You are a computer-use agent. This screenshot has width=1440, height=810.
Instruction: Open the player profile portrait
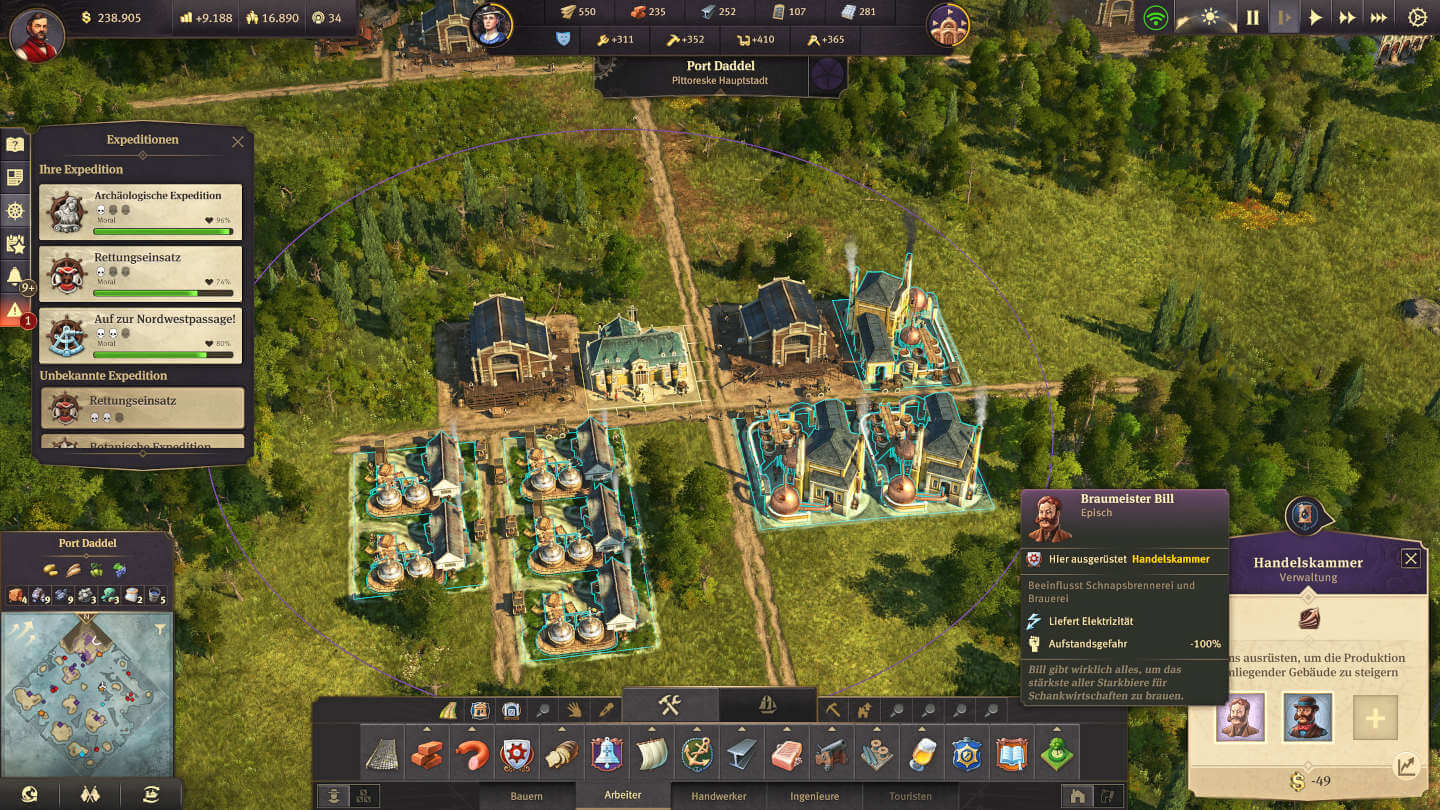coord(37,35)
